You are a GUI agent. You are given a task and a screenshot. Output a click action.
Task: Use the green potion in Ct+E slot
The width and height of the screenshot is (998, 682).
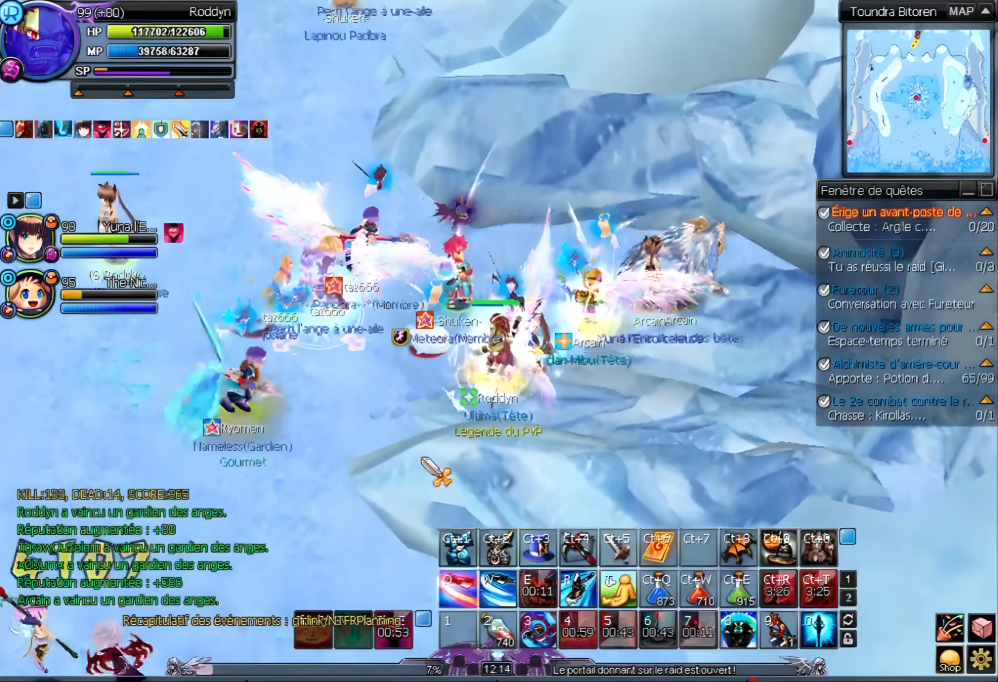(x=738, y=589)
